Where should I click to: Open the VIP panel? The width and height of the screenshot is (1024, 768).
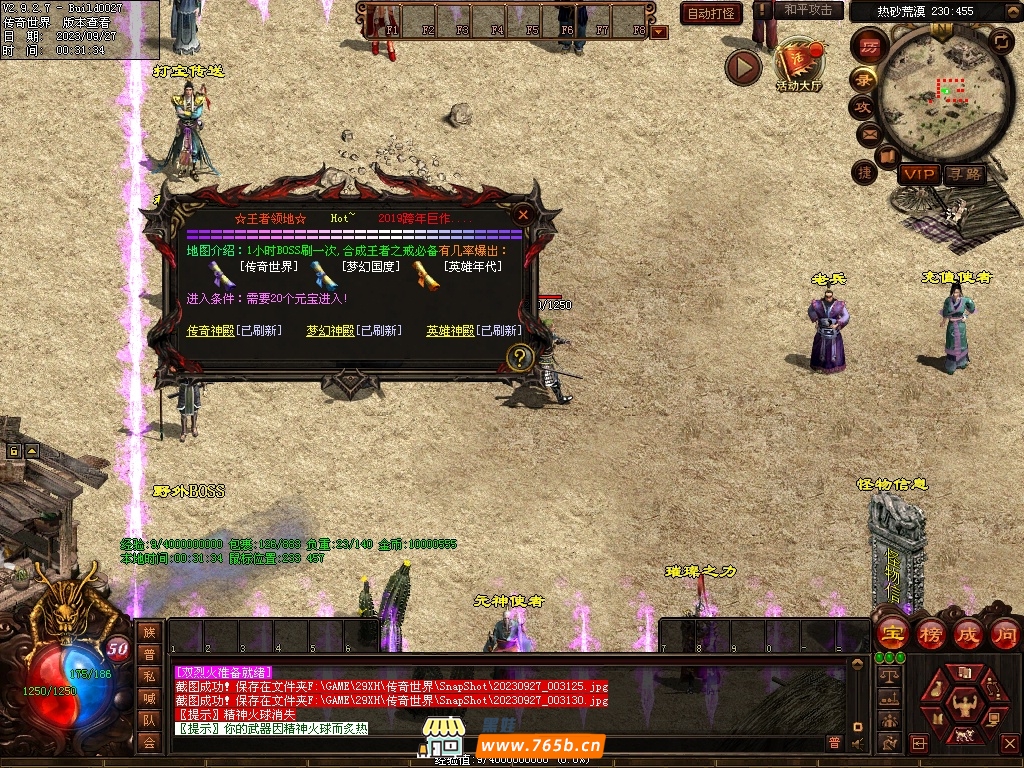click(x=918, y=174)
